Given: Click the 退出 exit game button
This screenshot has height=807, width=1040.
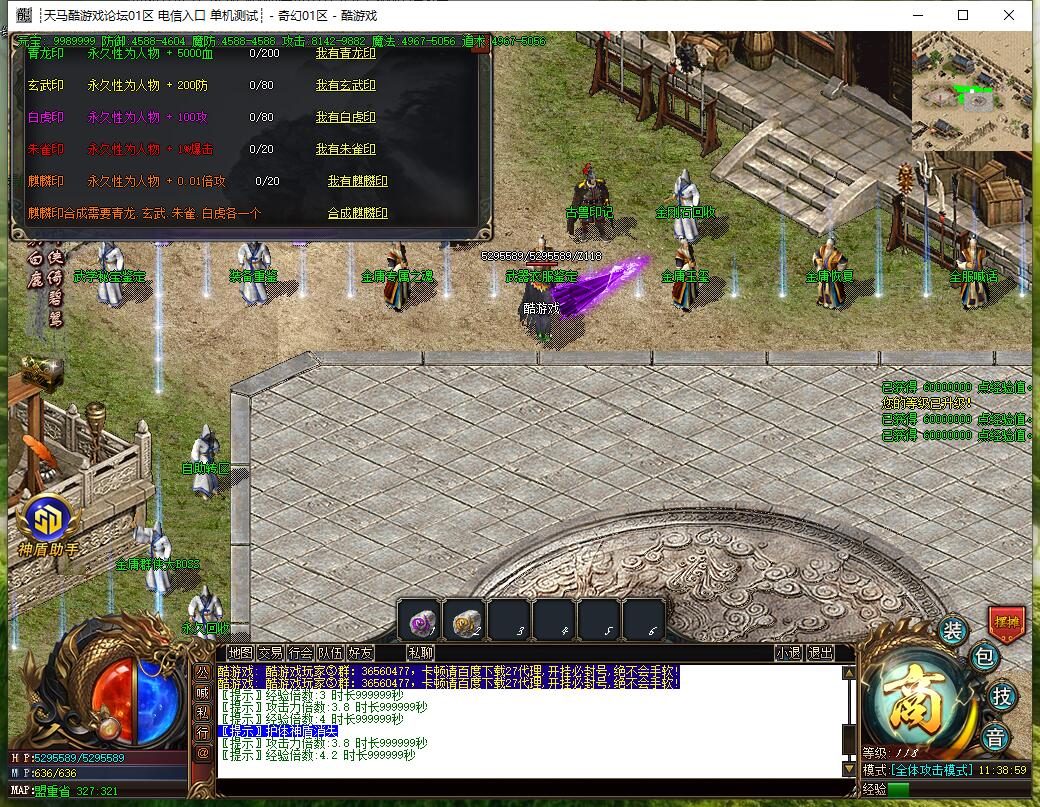Looking at the screenshot, I should tap(820, 653).
